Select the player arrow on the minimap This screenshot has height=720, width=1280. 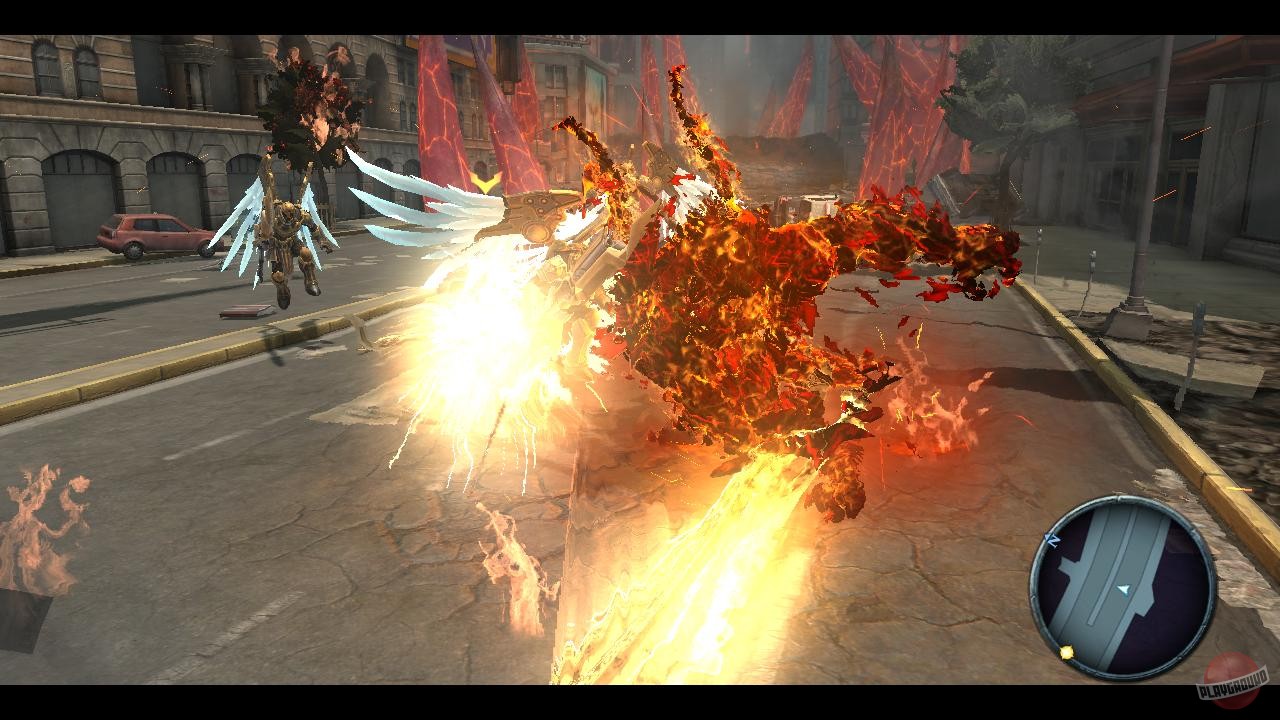[x=1124, y=588]
